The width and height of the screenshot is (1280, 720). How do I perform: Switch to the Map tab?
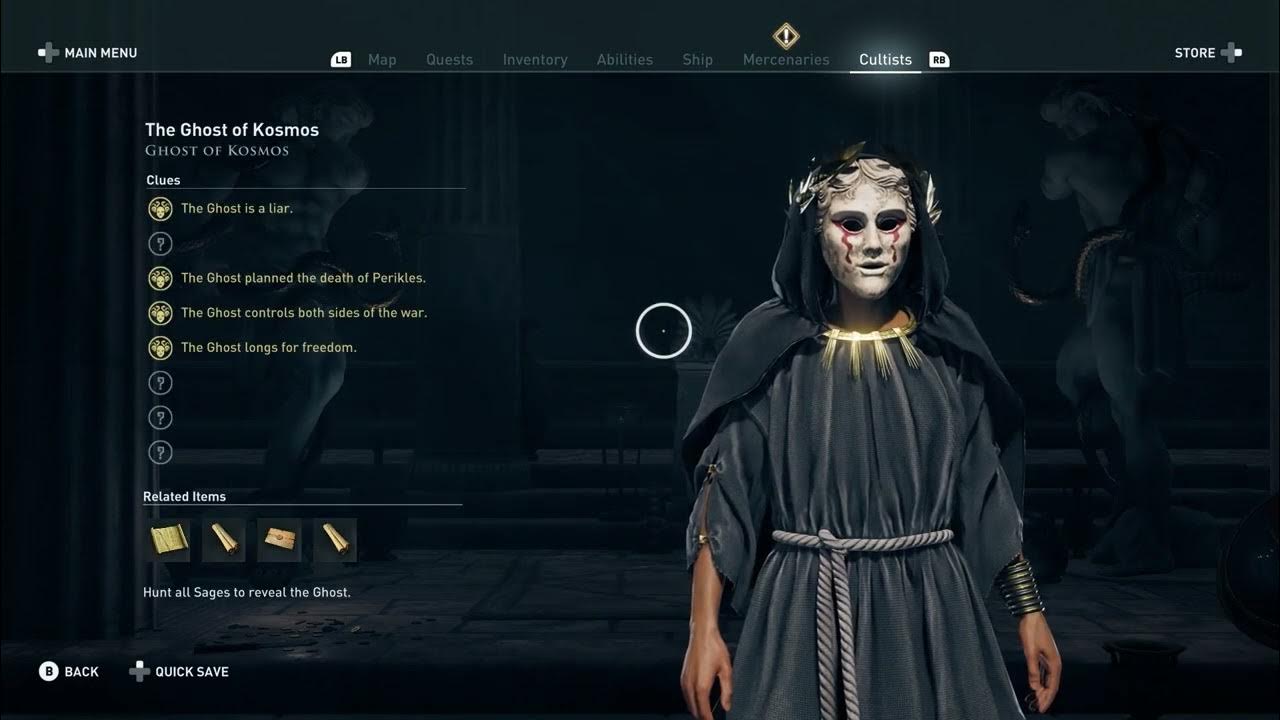[382, 60]
